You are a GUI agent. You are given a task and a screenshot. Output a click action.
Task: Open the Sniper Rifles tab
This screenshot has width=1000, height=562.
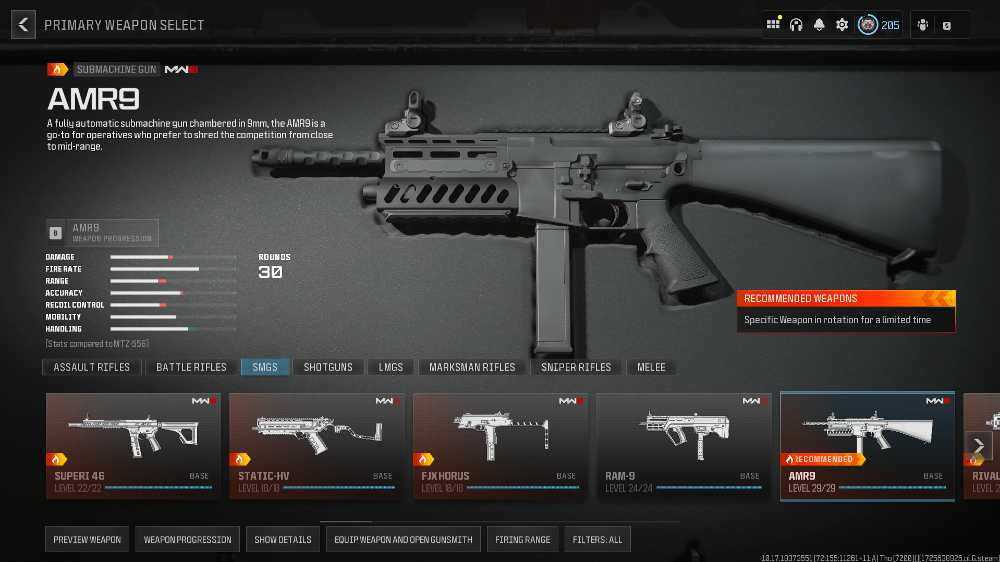576,367
